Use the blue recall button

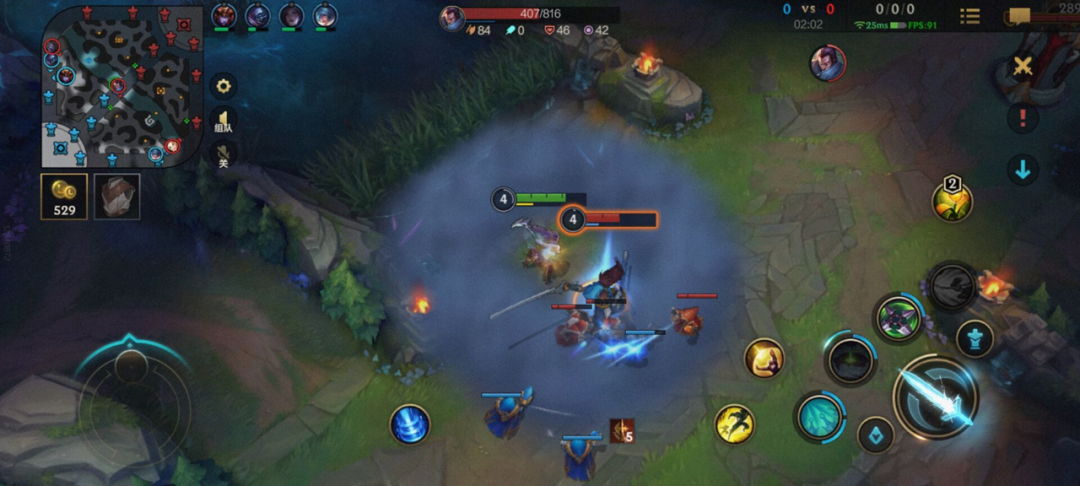pos(410,424)
